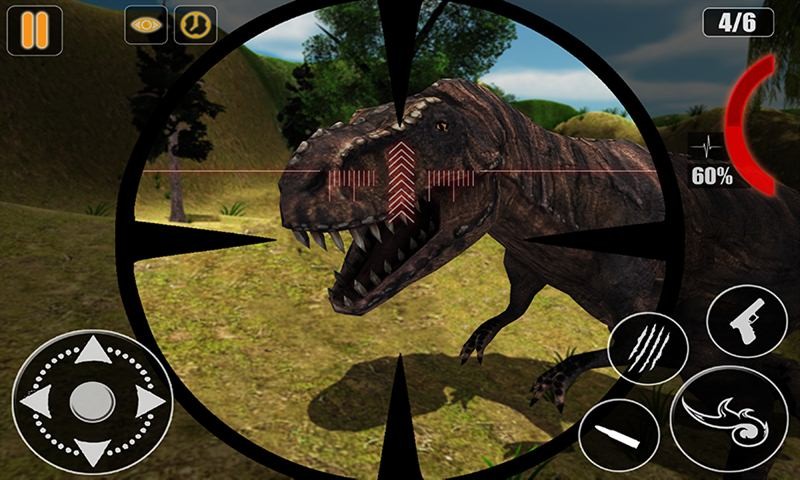This screenshot has height=480, width=800.
Task: Strafe right with the D-pad right arrow
Action: pyautogui.click(x=149, y=401)
